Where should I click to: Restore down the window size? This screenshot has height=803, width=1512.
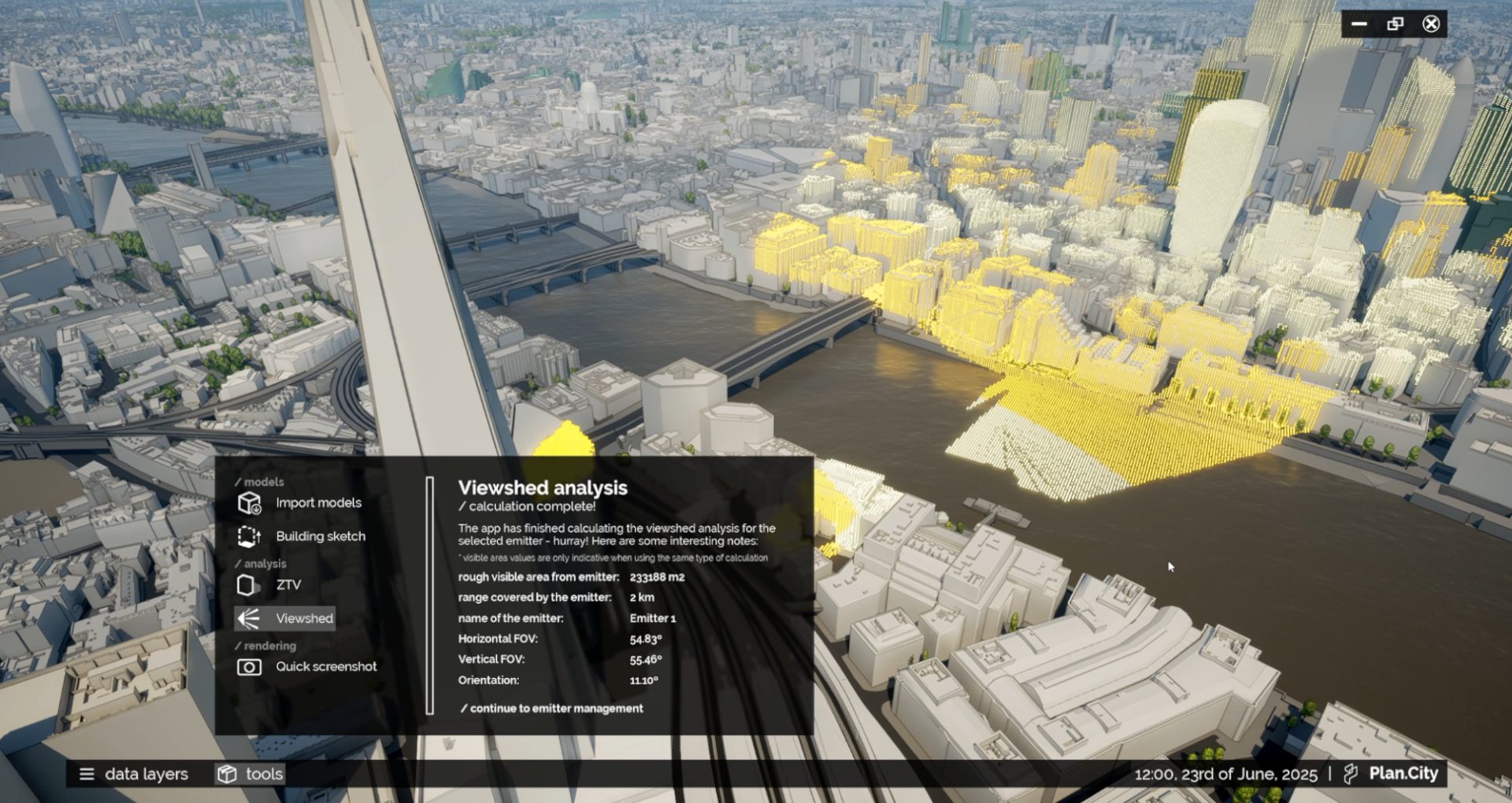[x=1395, y=24]
